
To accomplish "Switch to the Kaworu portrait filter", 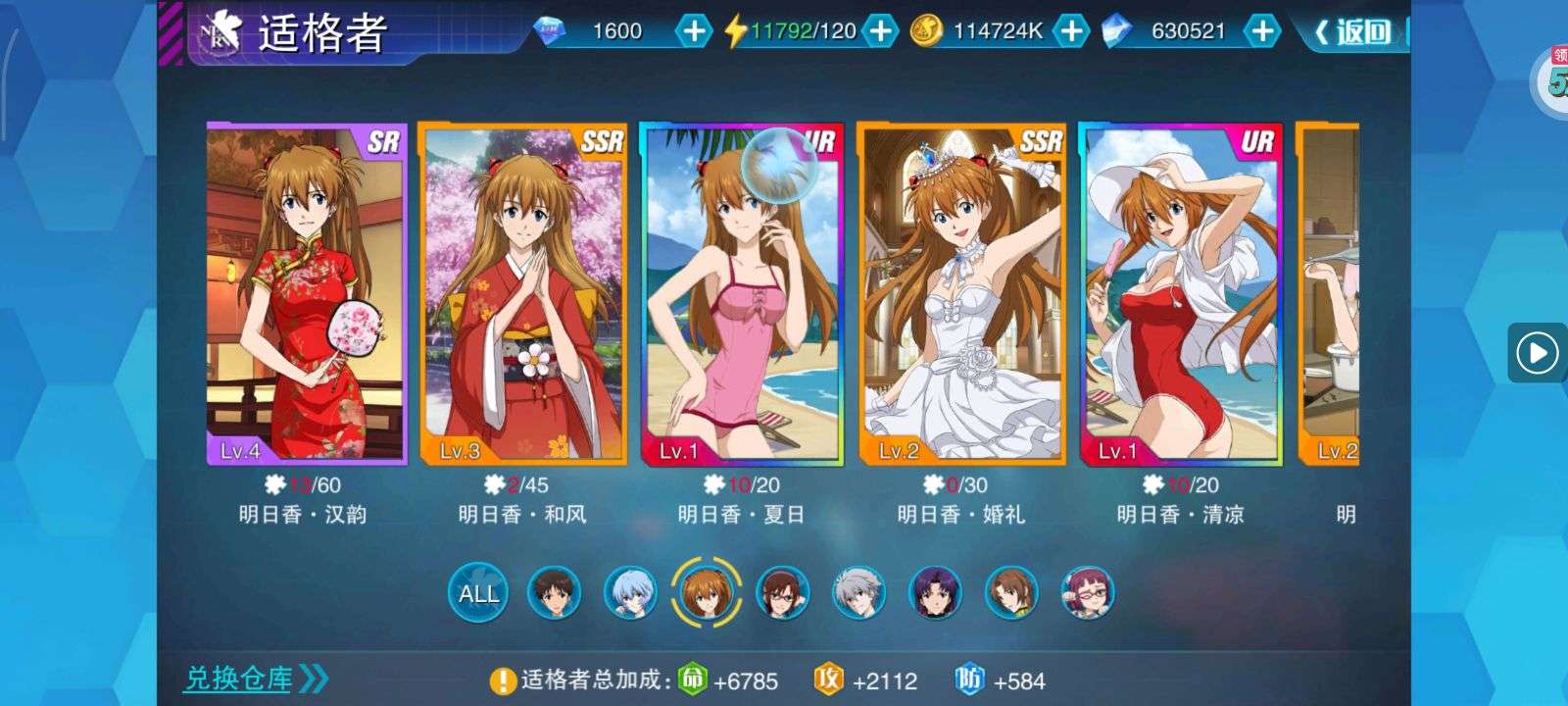I will click(858, 592).
